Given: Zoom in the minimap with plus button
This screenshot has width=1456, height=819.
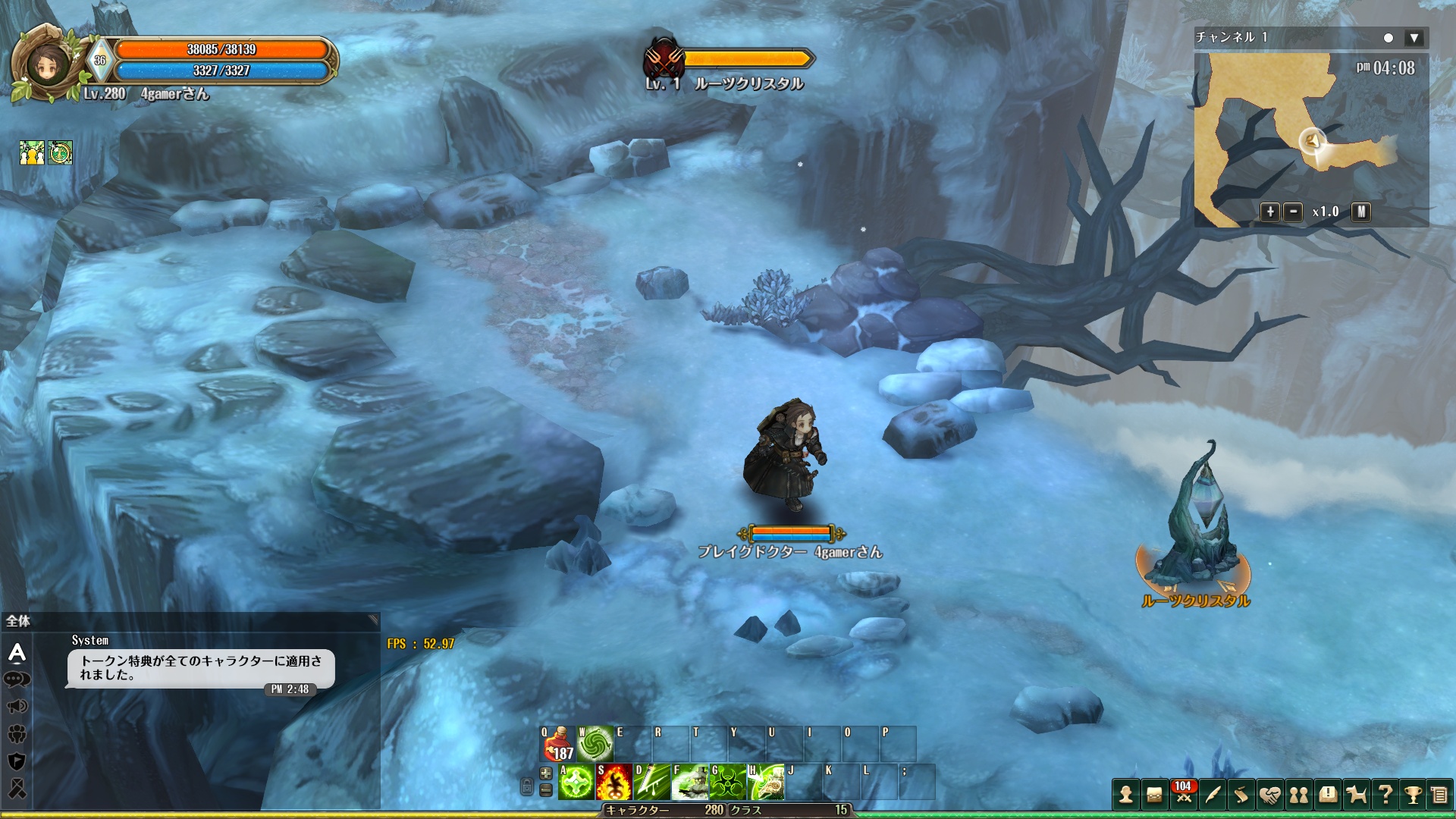Looking at the screenshot, I should [1269, 212].
